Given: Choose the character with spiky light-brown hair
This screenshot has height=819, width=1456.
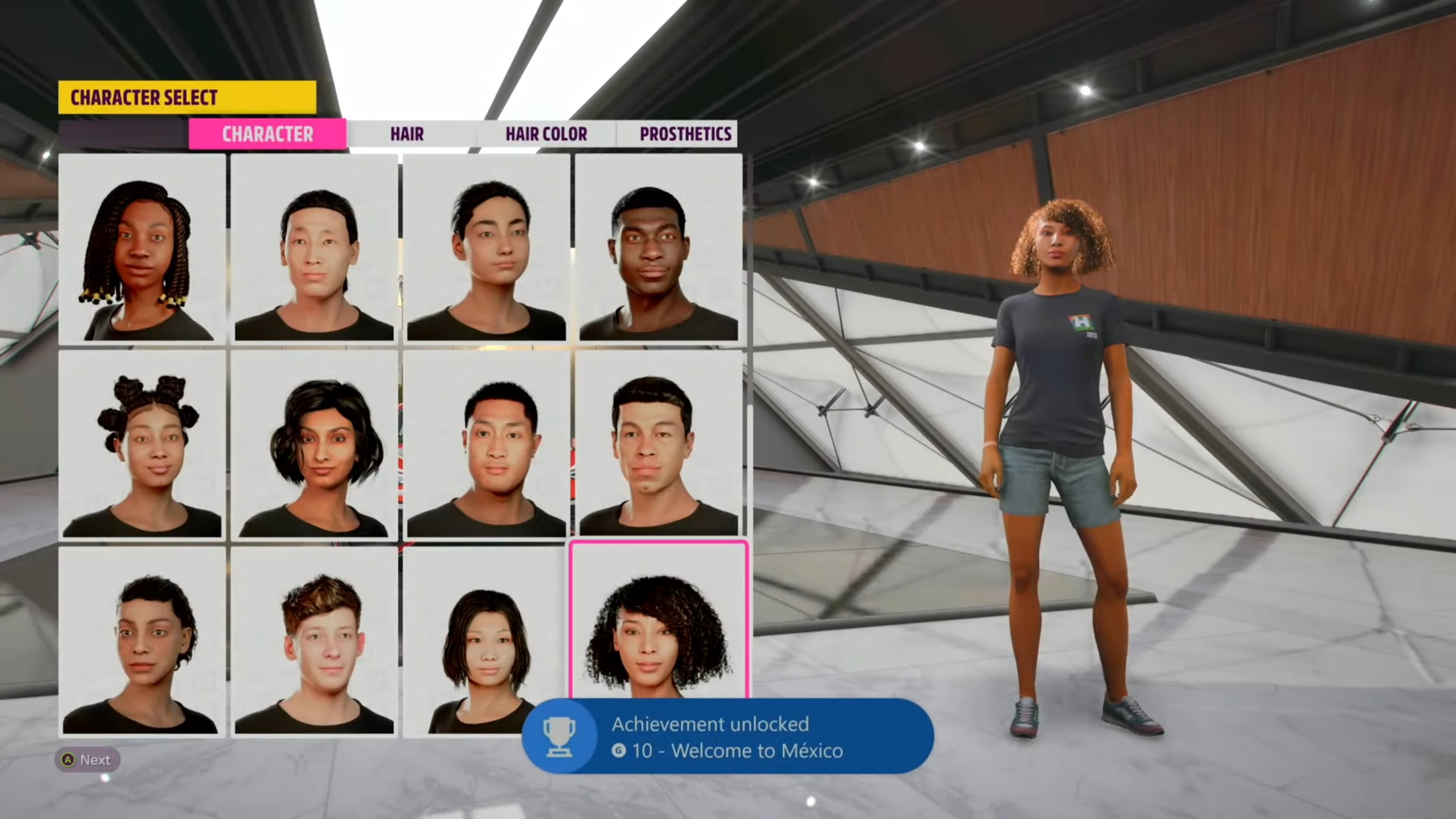Looking at the screenshot, I should tap(314, 641).
